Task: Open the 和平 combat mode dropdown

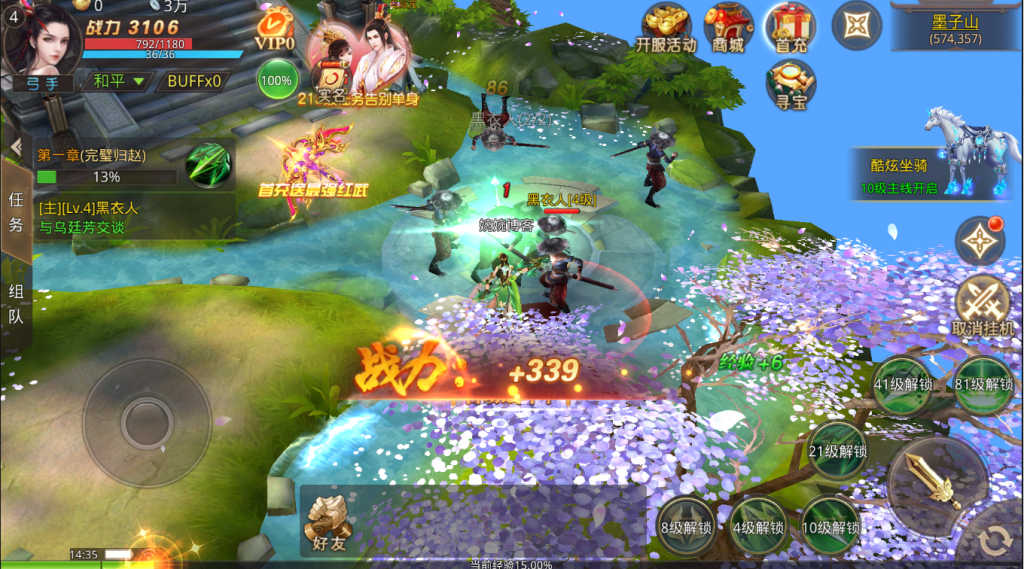Action: 118,80
